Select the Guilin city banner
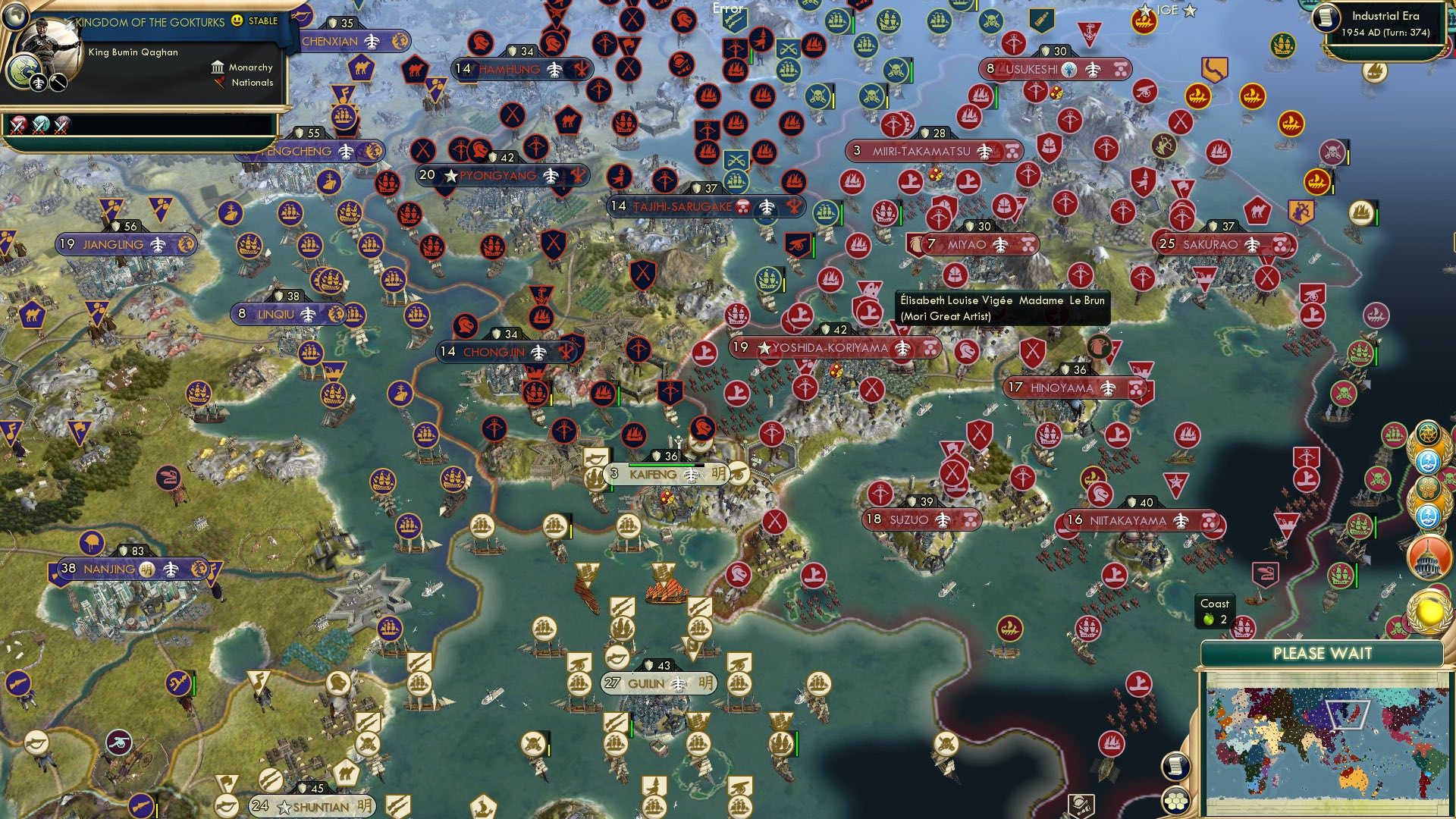This screenshot has height=819, width=1456. (660, 683)
